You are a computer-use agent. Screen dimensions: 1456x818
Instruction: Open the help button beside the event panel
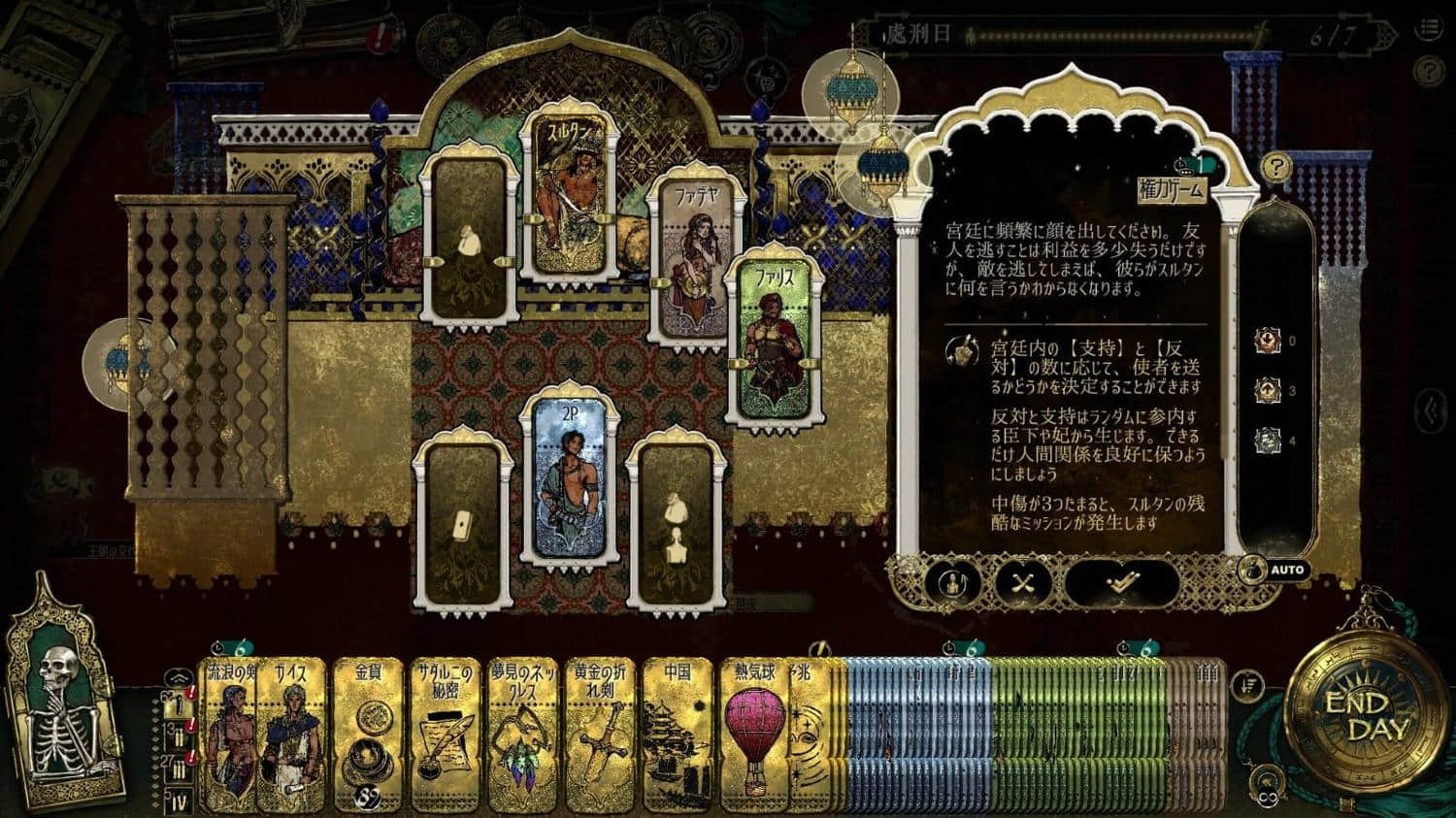1274,168
